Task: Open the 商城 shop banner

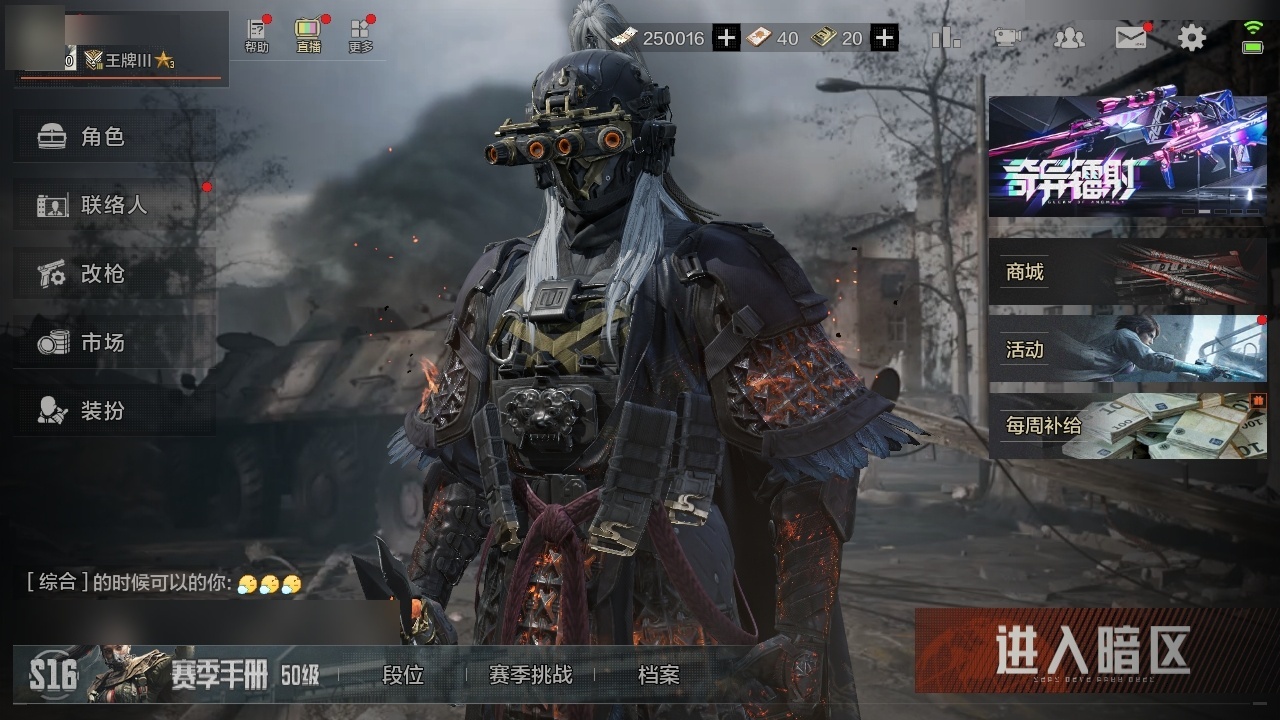Action: coord(1127,272)
